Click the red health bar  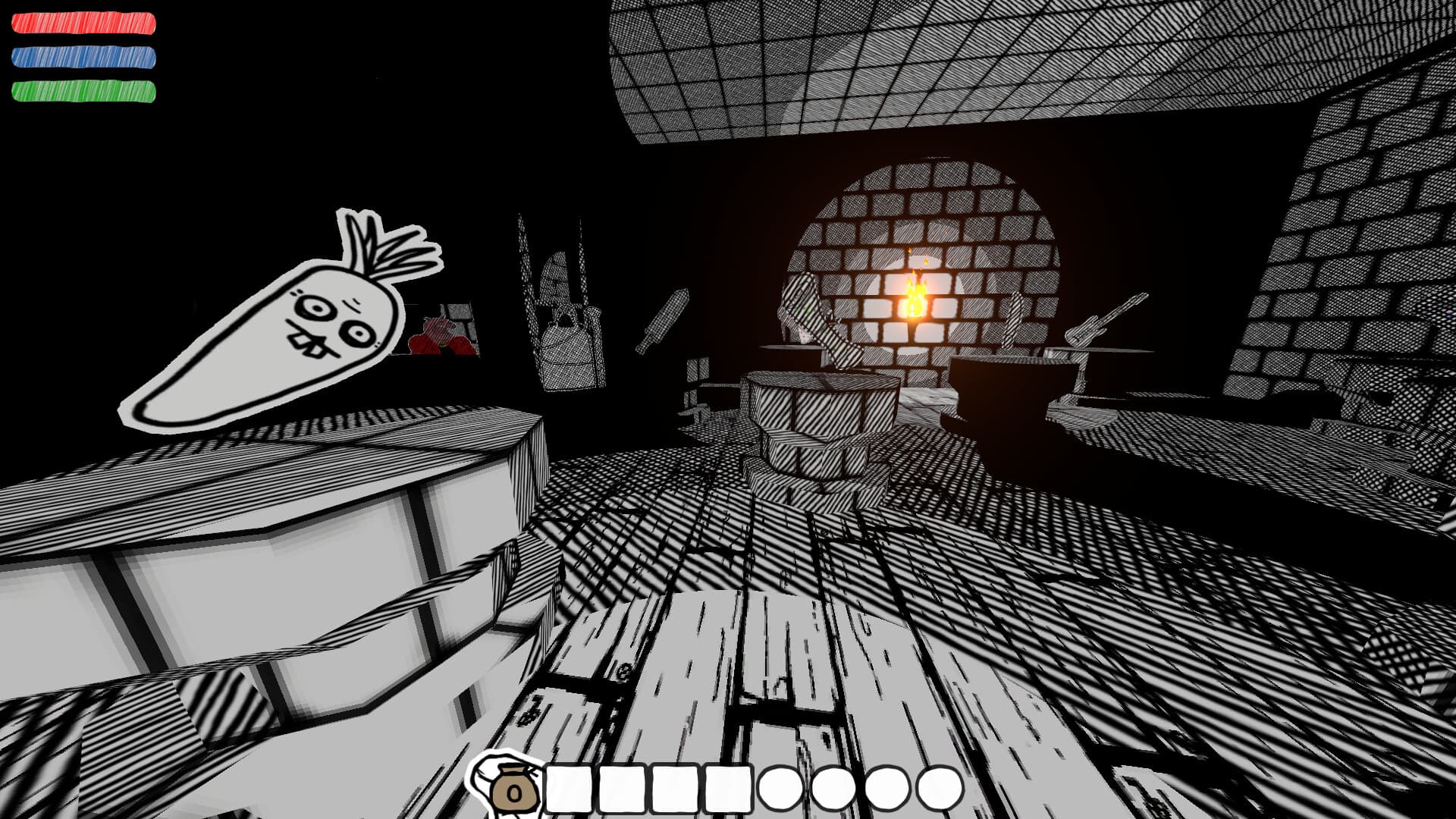(83, 23)
